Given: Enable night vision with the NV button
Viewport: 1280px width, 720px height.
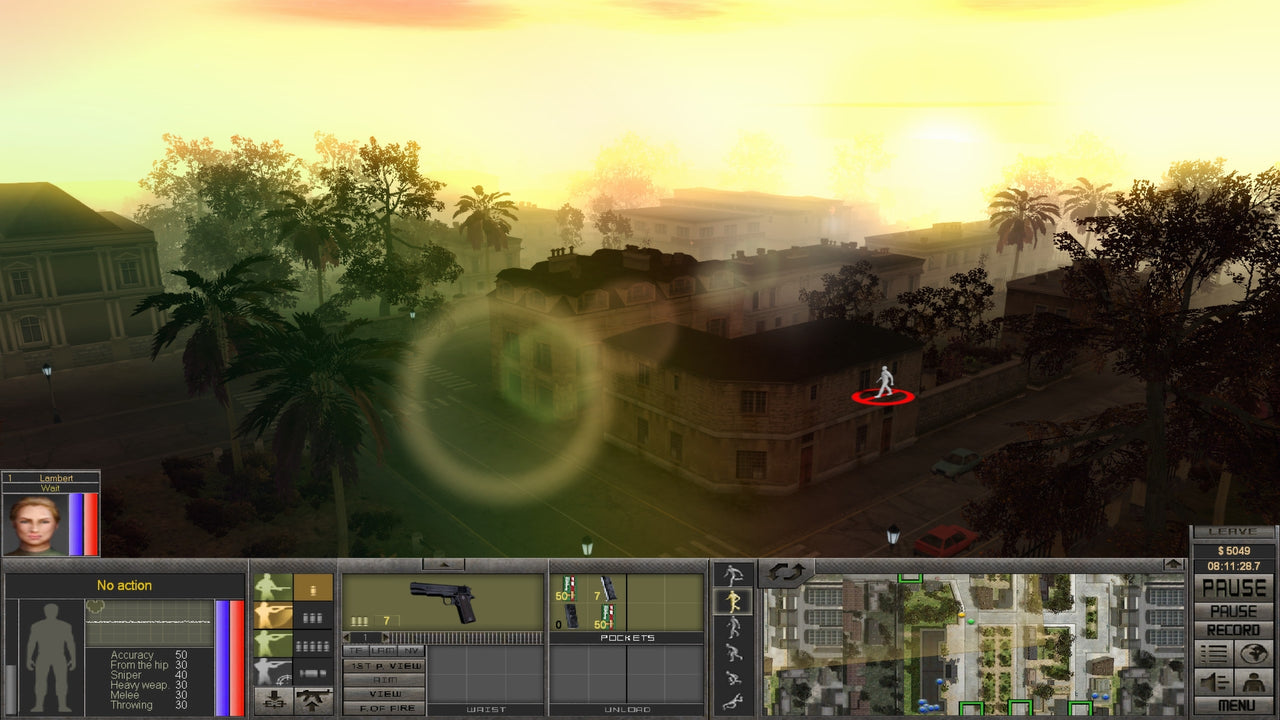Looking at the screenshot, I should click(410, 650).
